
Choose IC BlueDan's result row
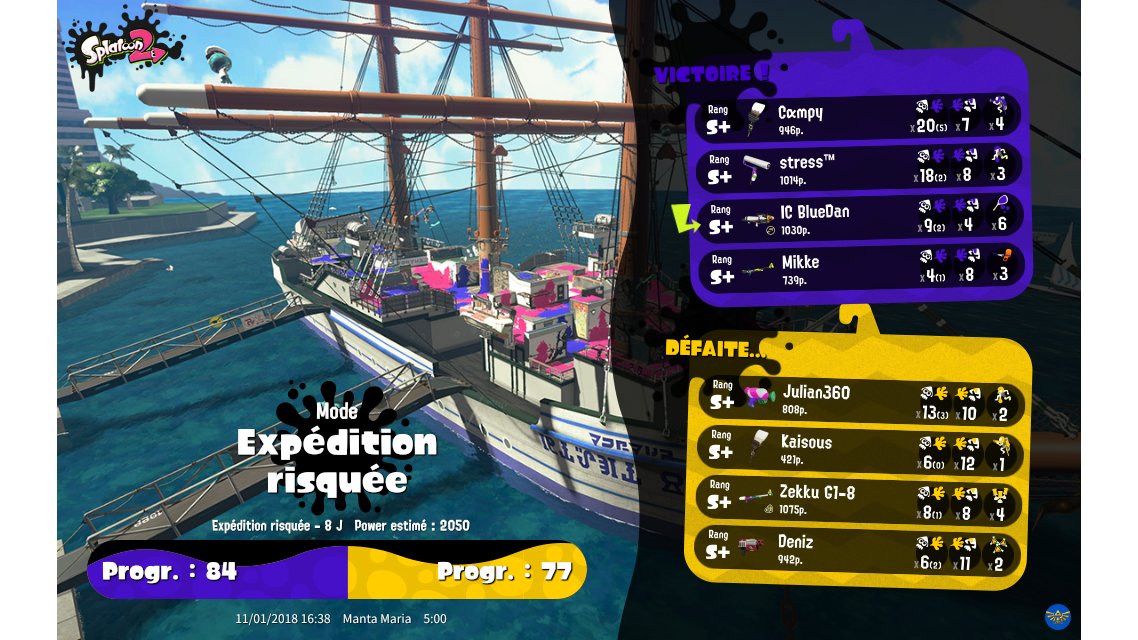[x=858, y=217]
